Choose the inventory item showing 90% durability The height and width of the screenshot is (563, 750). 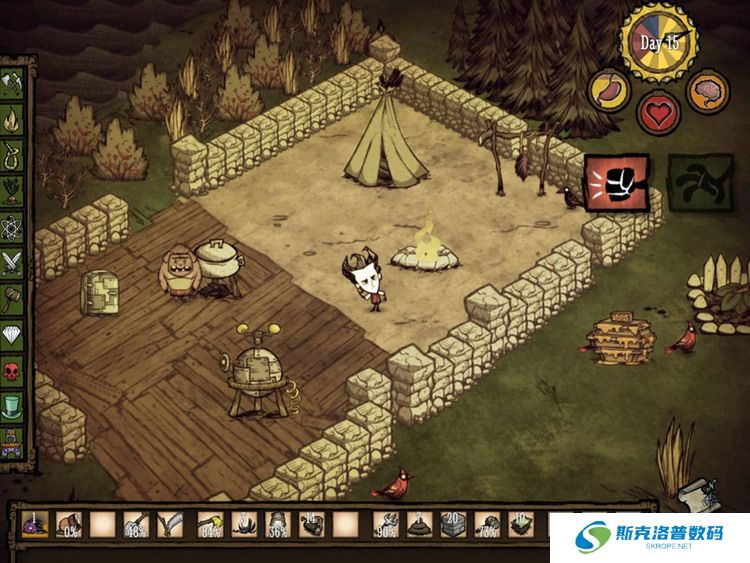coord(385,523)
